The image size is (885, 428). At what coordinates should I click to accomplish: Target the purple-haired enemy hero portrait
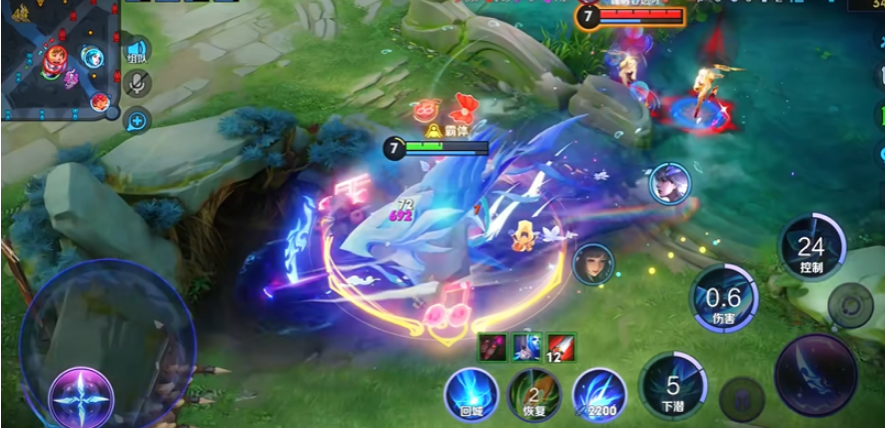pyautogui.click(x=669, y=184)
